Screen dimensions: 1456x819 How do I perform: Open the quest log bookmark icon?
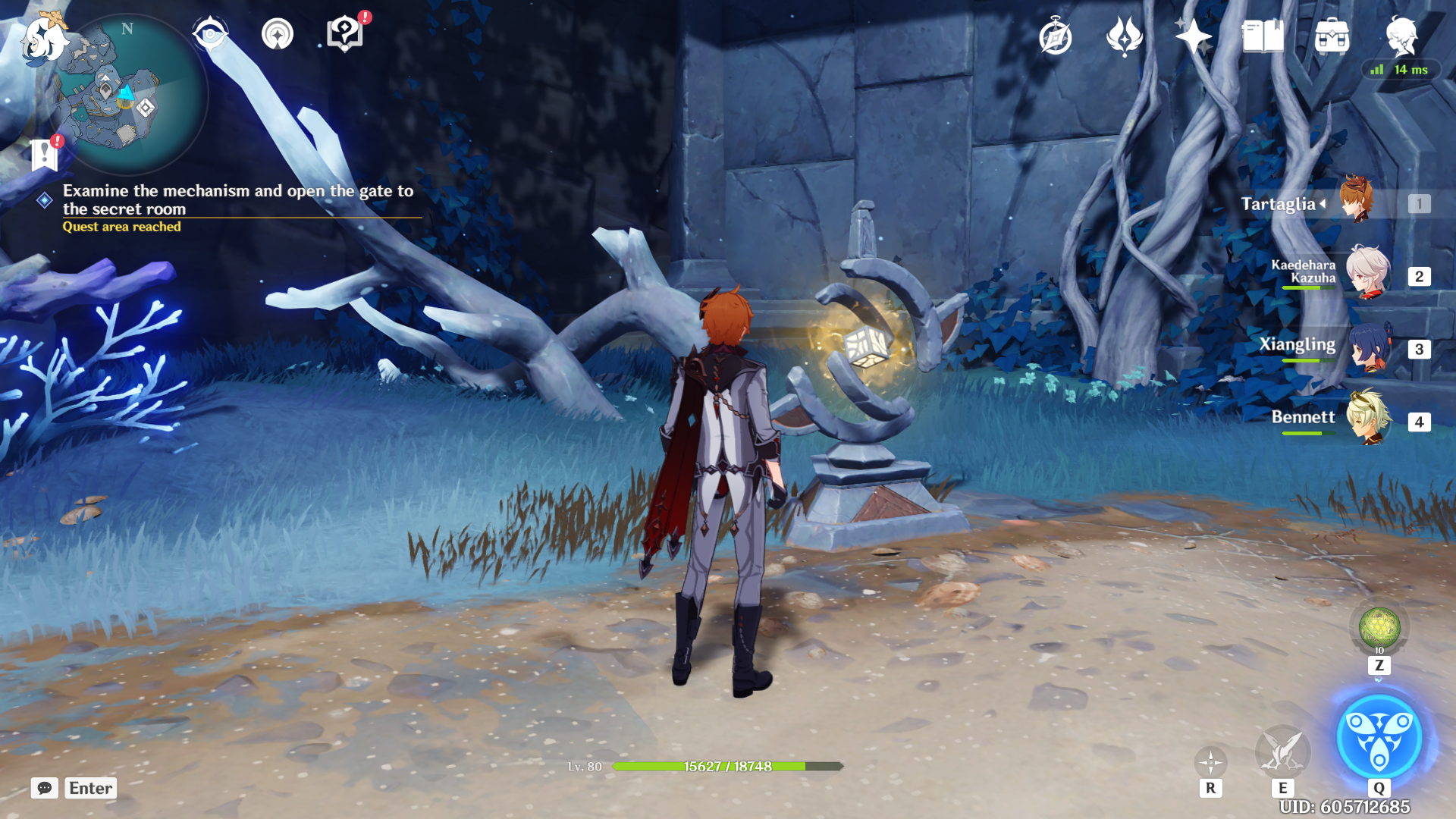(45, 155)
